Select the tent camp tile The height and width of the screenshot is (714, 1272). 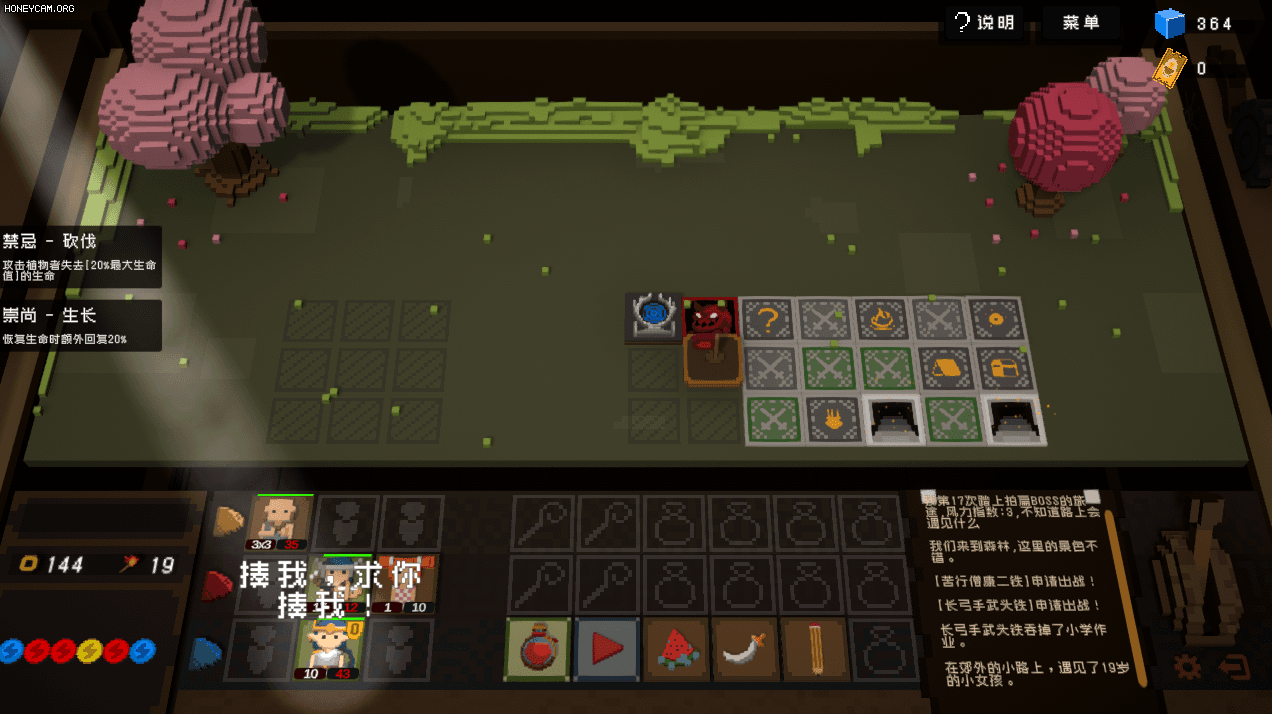coord(943,368)
